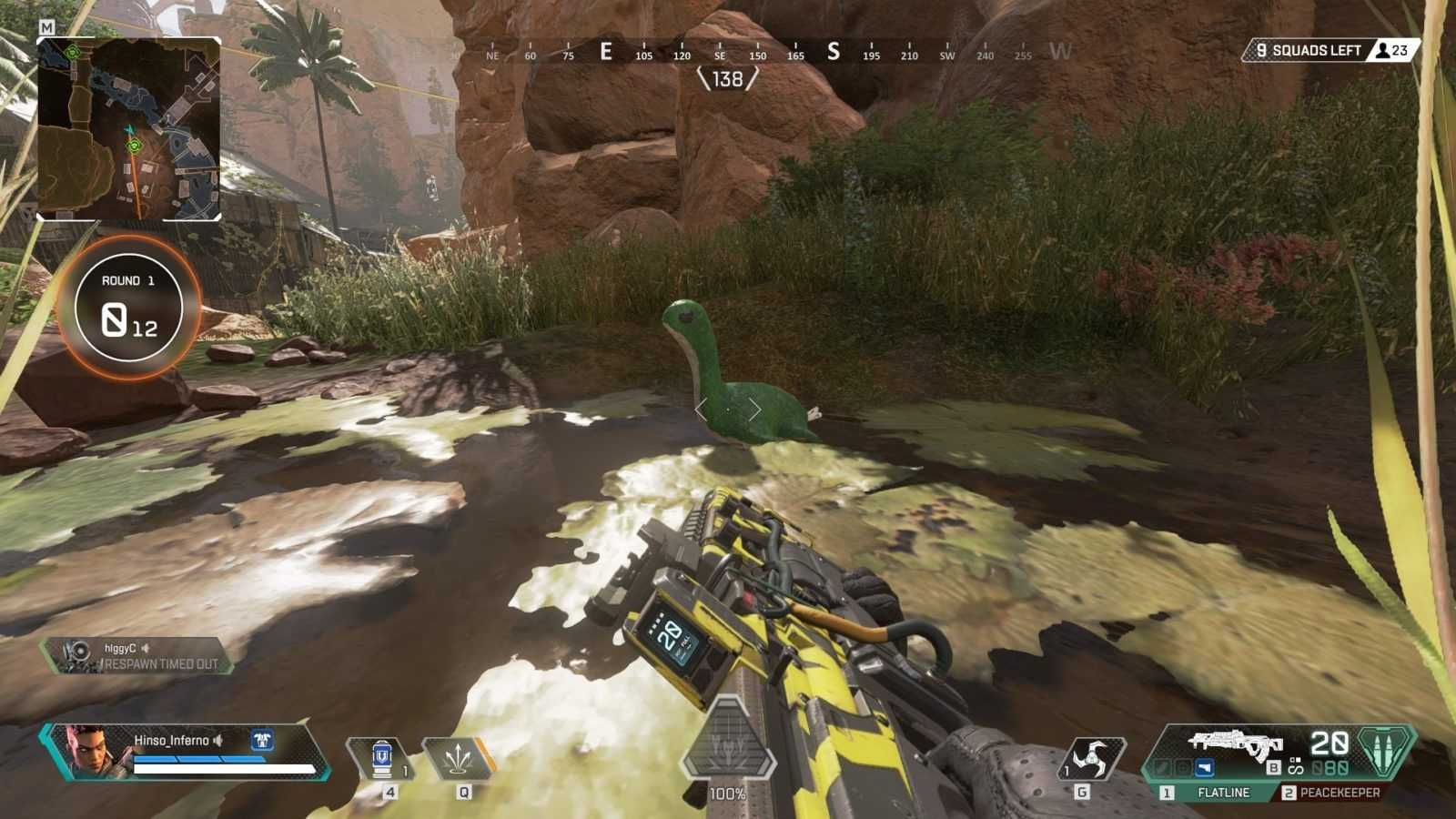Viewport: 1456px width, 819px height.
Task: Trigger the ultimate ability hexagon at 100%
Action: [x=727, y=743]
